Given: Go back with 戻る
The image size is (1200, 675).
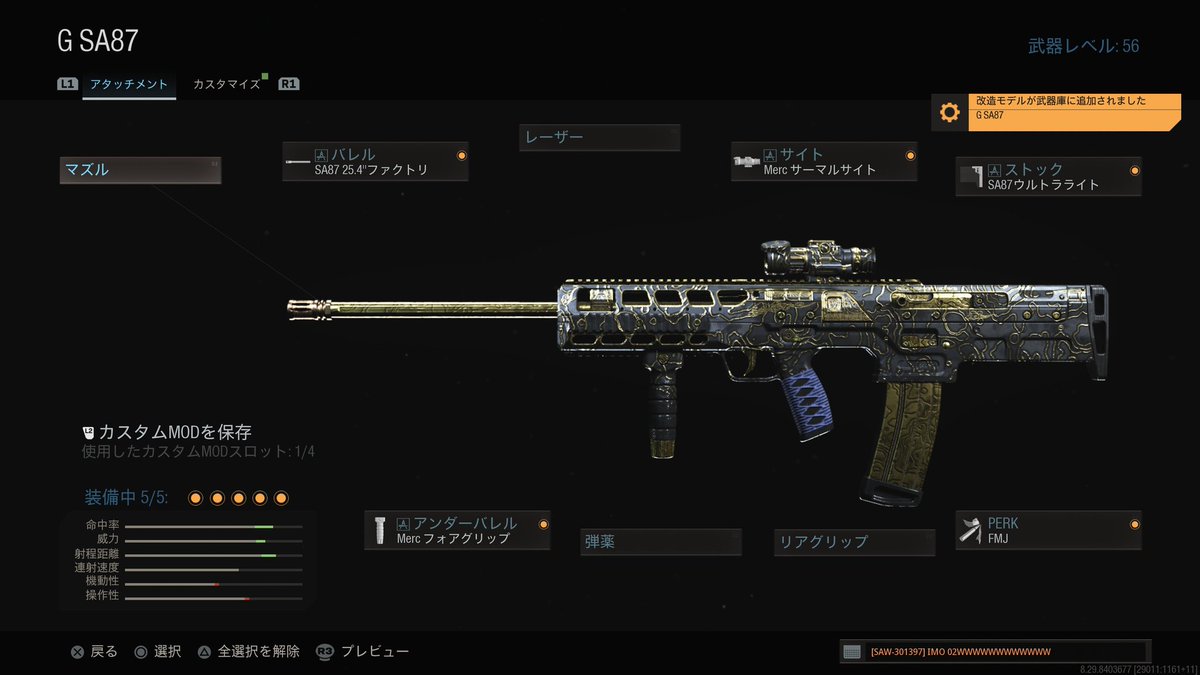Looking at the screenshot, I should pyautogui.click(x=94, y=652).
